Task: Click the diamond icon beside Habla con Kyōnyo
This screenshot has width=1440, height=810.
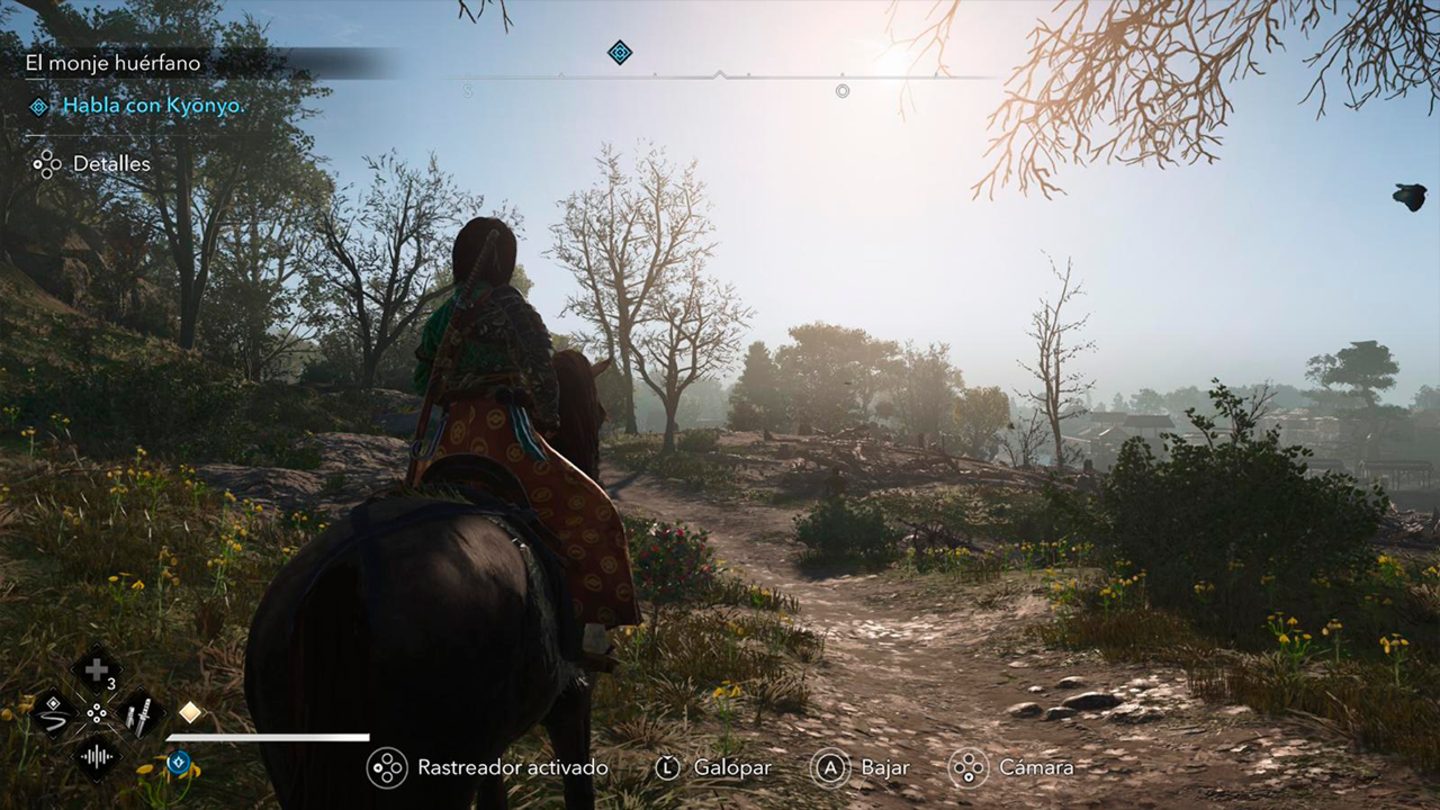Action: click(x=39, y=104)
